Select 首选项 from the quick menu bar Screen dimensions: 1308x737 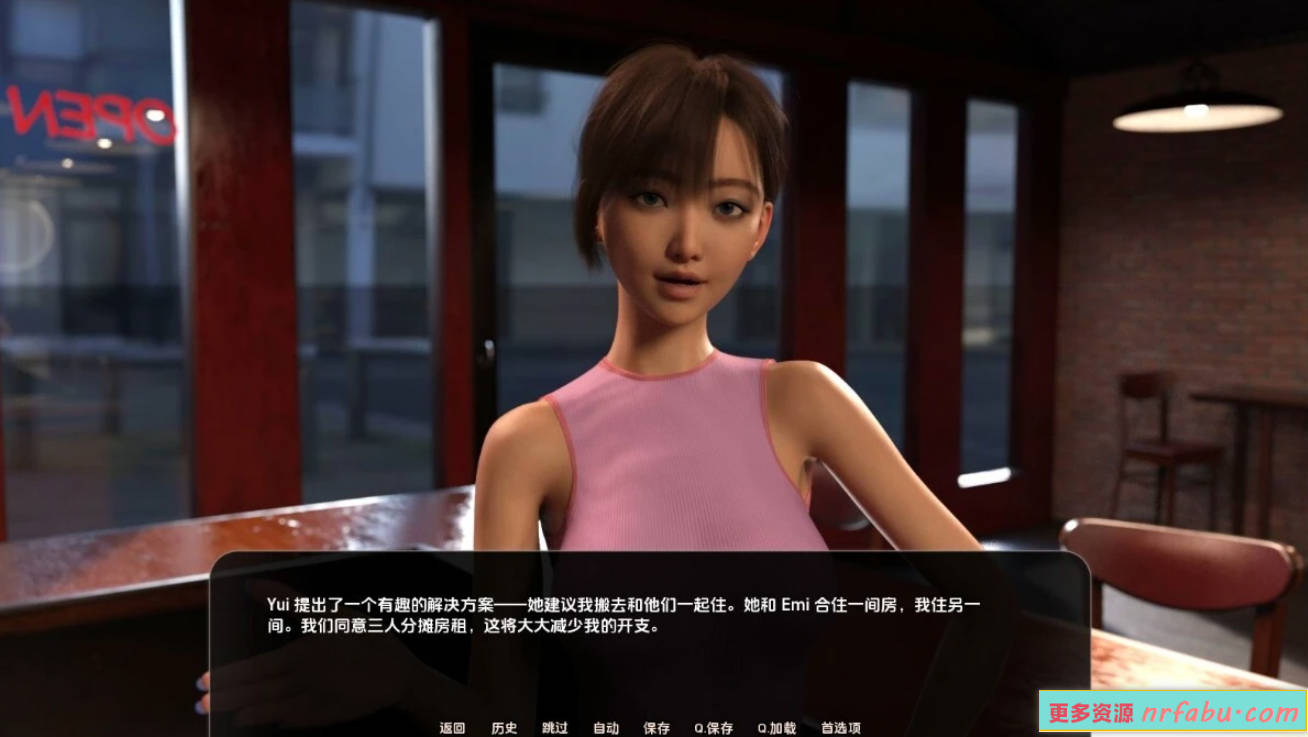click(x=842, y=727)
